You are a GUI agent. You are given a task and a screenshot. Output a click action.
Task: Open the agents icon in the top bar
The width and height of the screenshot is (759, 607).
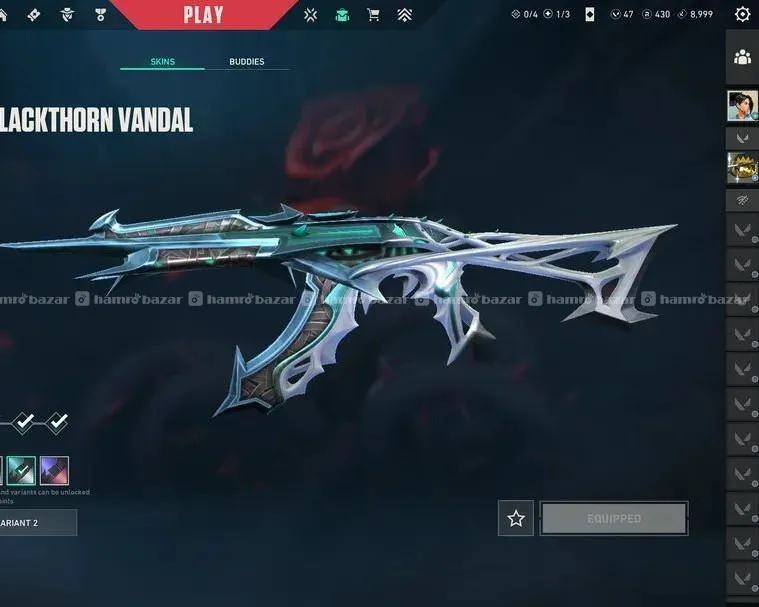pyautogui.click(x=67, y=14)
